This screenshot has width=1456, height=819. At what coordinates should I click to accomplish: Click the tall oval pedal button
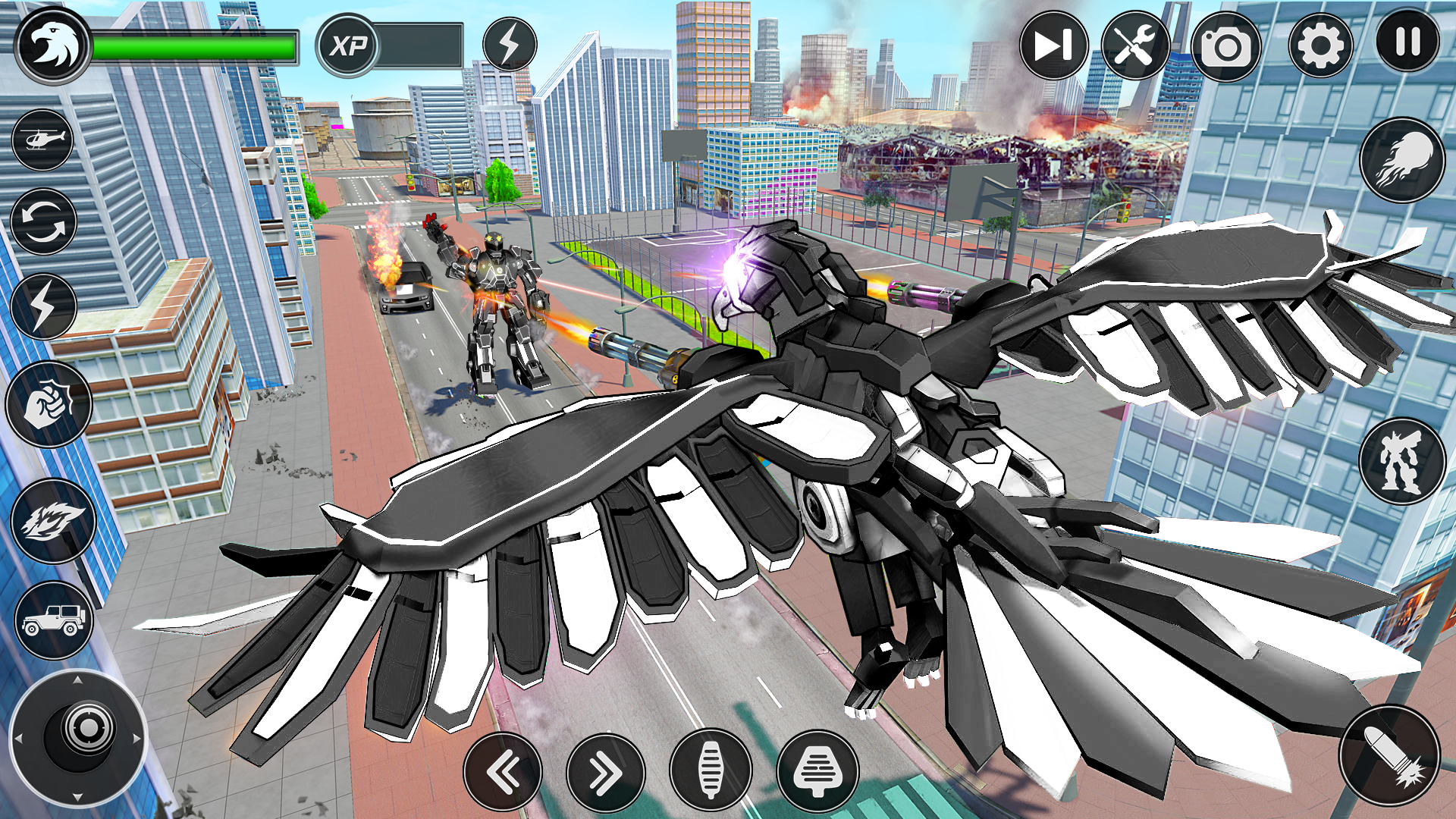(711, 770)
